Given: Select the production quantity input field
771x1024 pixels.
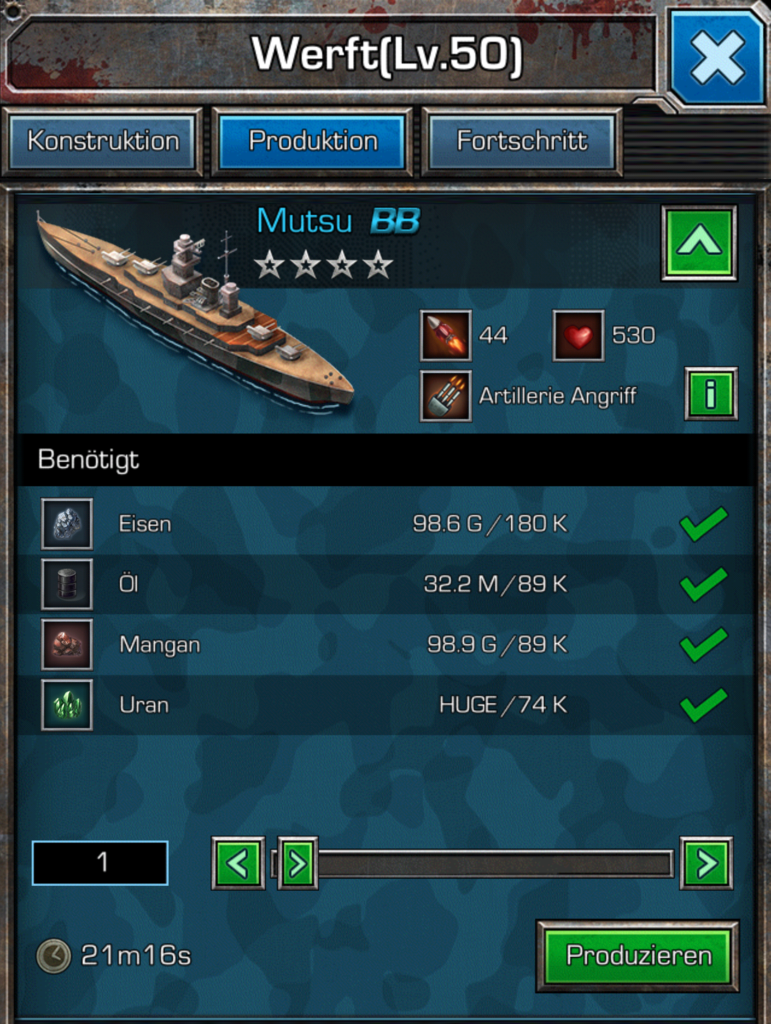Looking at the screenshot, I should coord(100,863).
